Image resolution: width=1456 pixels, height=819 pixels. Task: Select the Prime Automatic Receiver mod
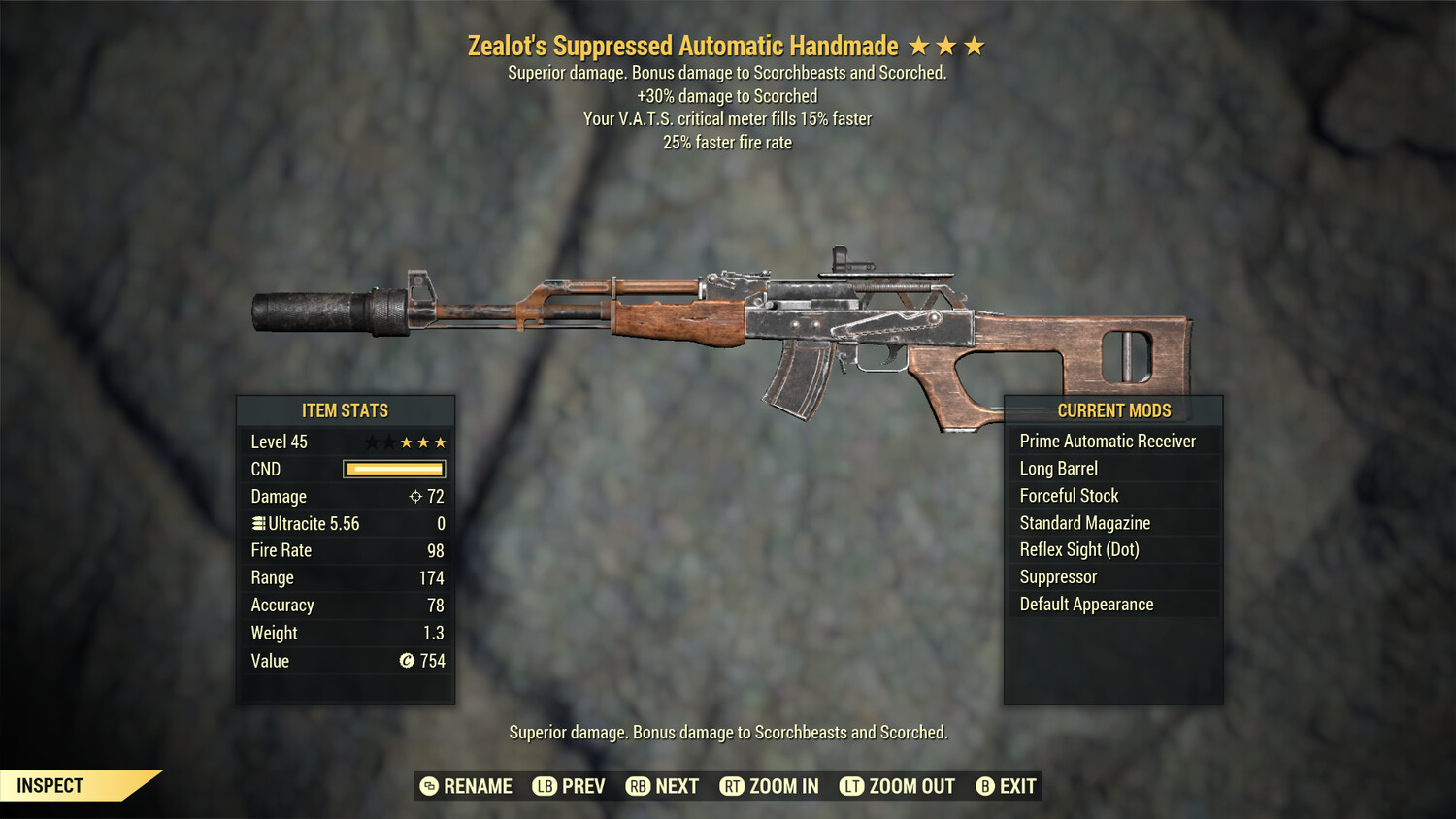(x=1107, y=441)
